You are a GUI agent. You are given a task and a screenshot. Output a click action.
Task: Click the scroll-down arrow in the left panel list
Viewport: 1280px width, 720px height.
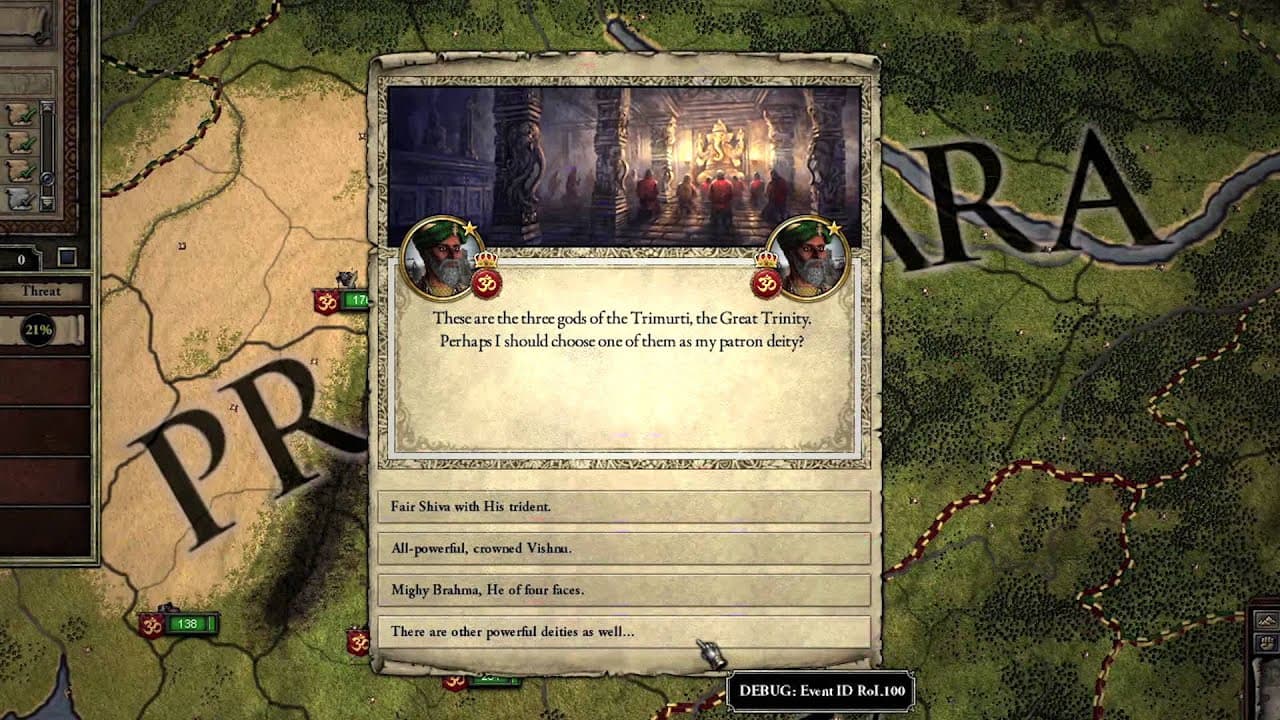(46, 203)
